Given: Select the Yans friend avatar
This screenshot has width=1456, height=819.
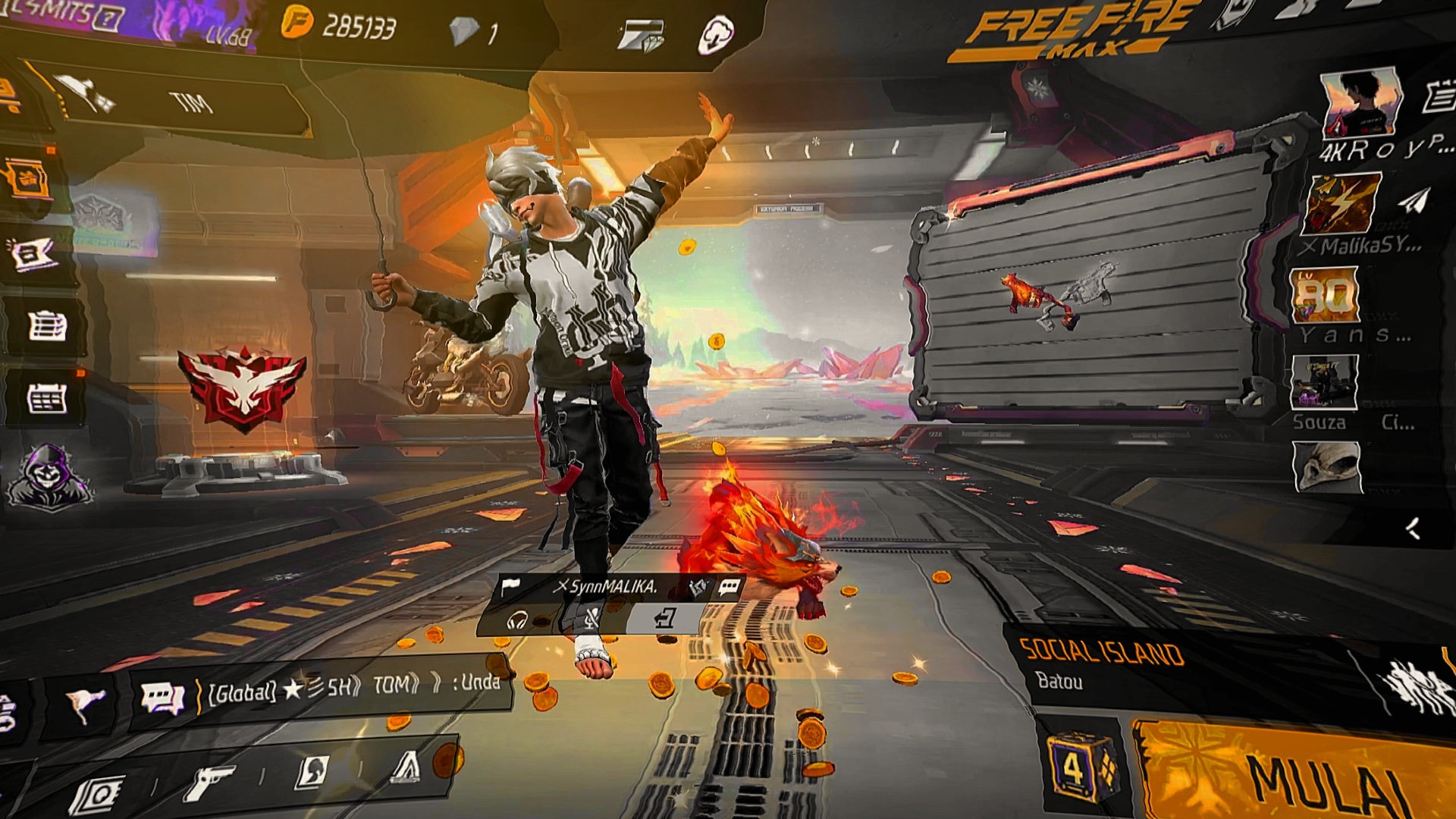Looking at the screenshot, I should pyautogui.click(x=1324, y=294).
